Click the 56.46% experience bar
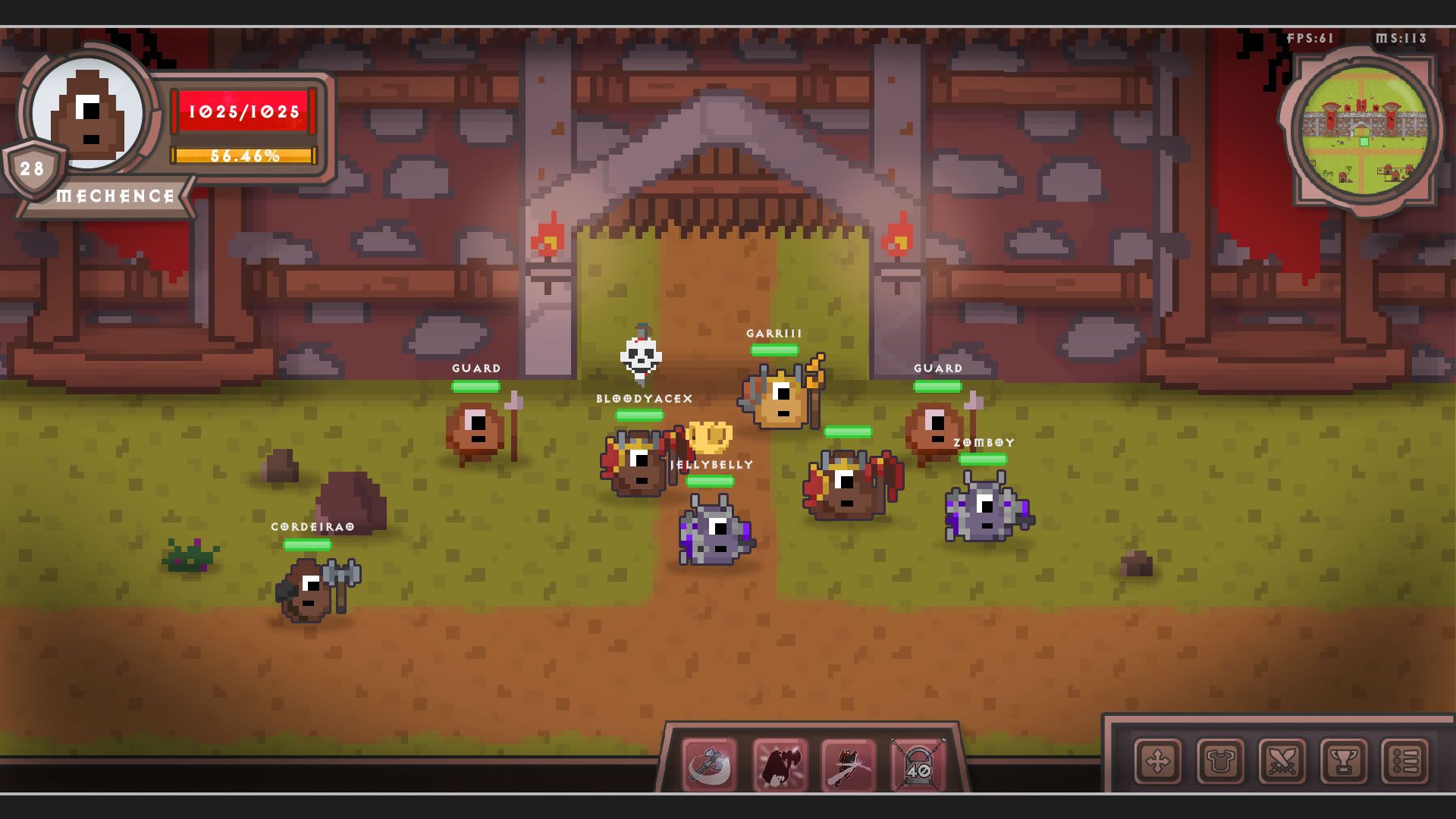The height and width of the screenshot is (819, 1456). [243, 157]
